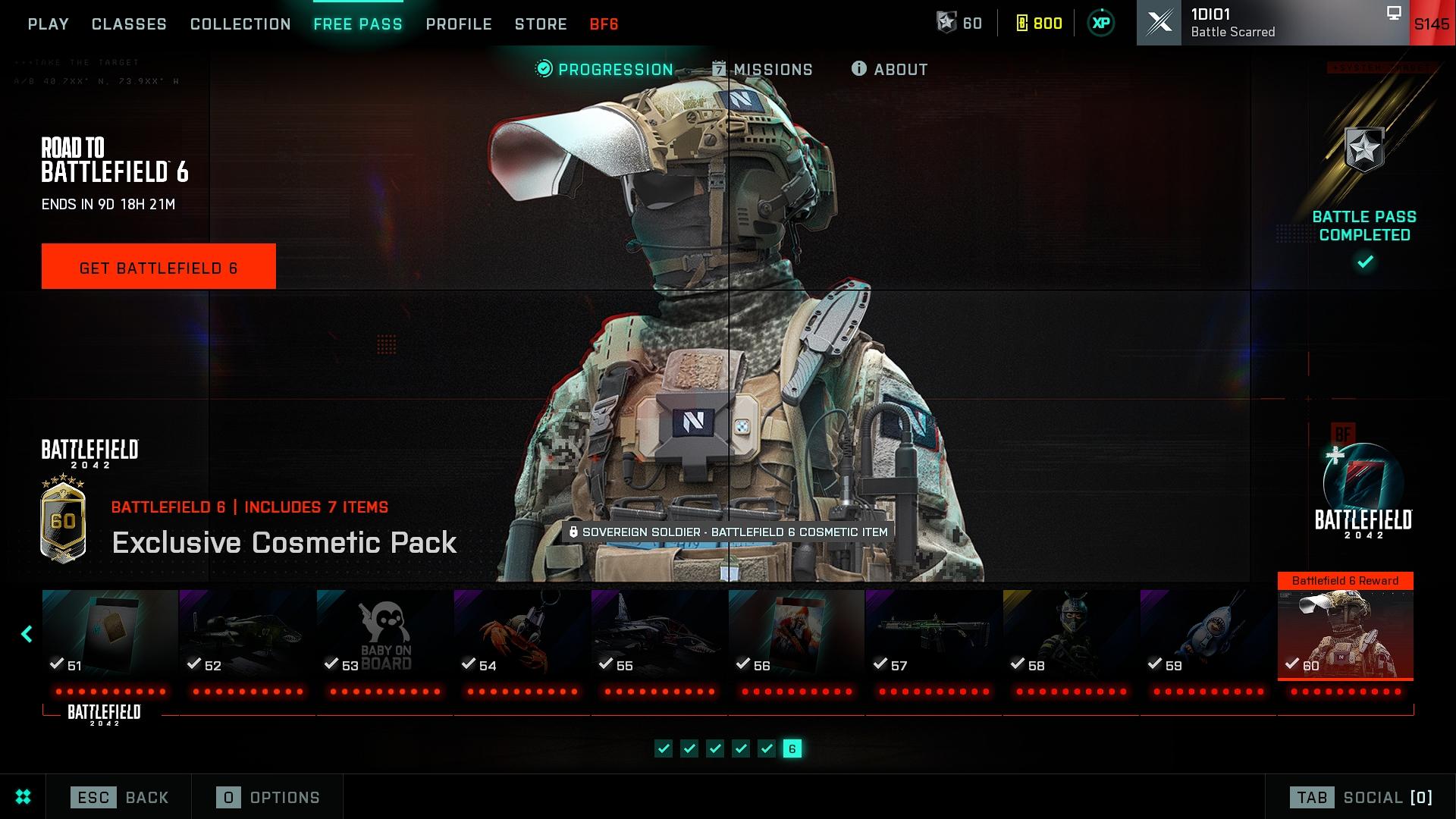This screenshot has width=1456, height=819.
Task: Show the Missions sub-tab
Action: [x=762, y=70]
